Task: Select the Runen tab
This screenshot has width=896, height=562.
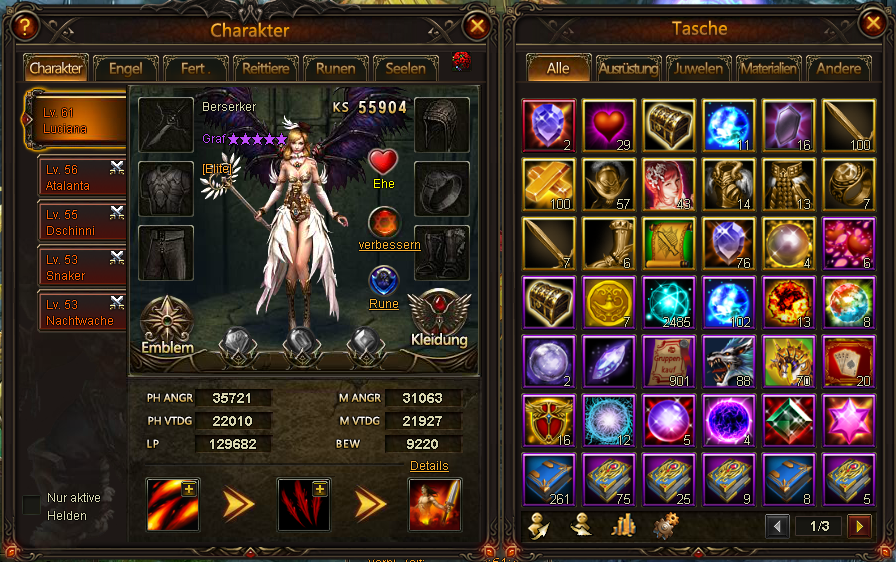Action: tap(335, 69)
